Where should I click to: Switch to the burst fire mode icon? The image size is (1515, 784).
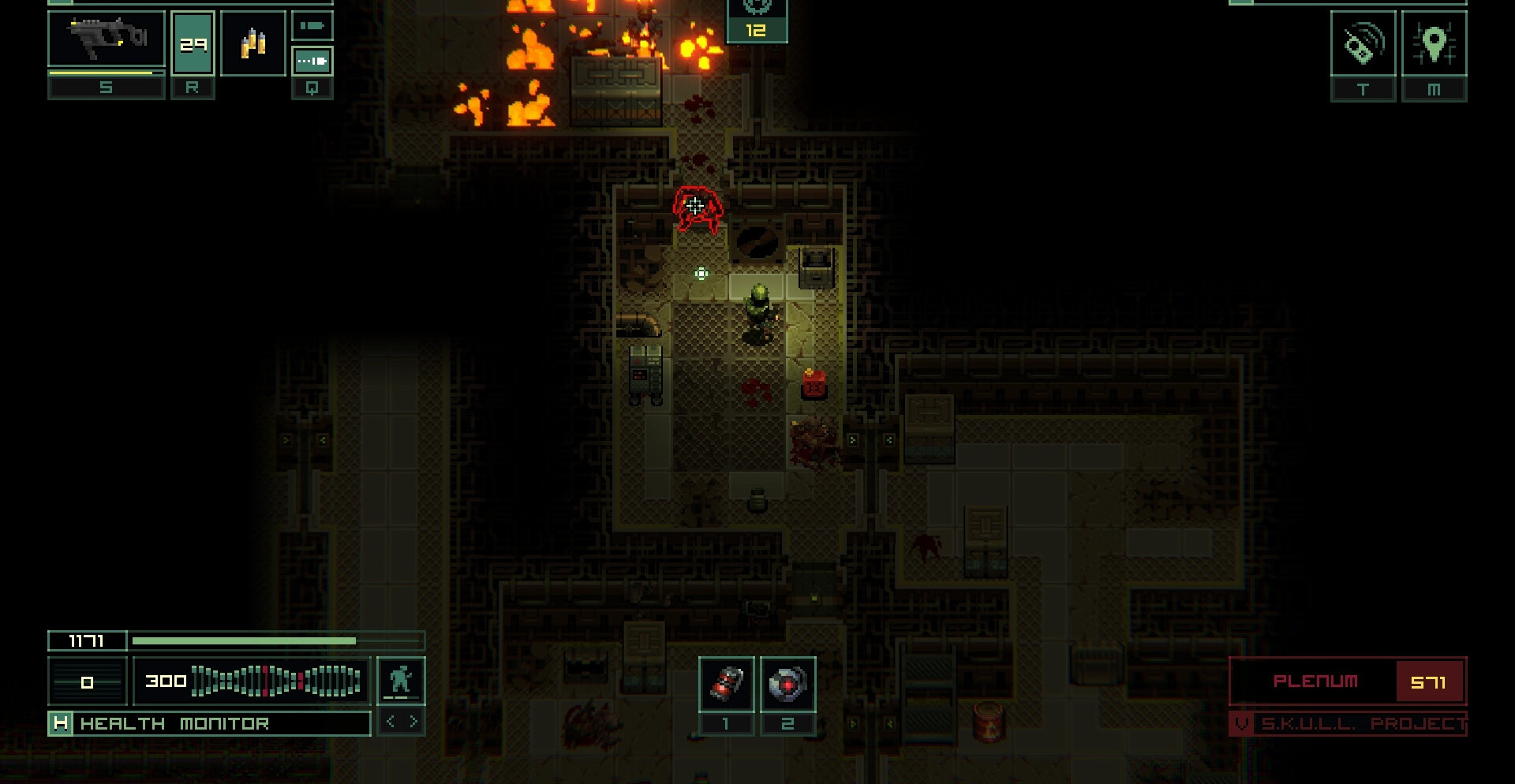coord(312,61)
